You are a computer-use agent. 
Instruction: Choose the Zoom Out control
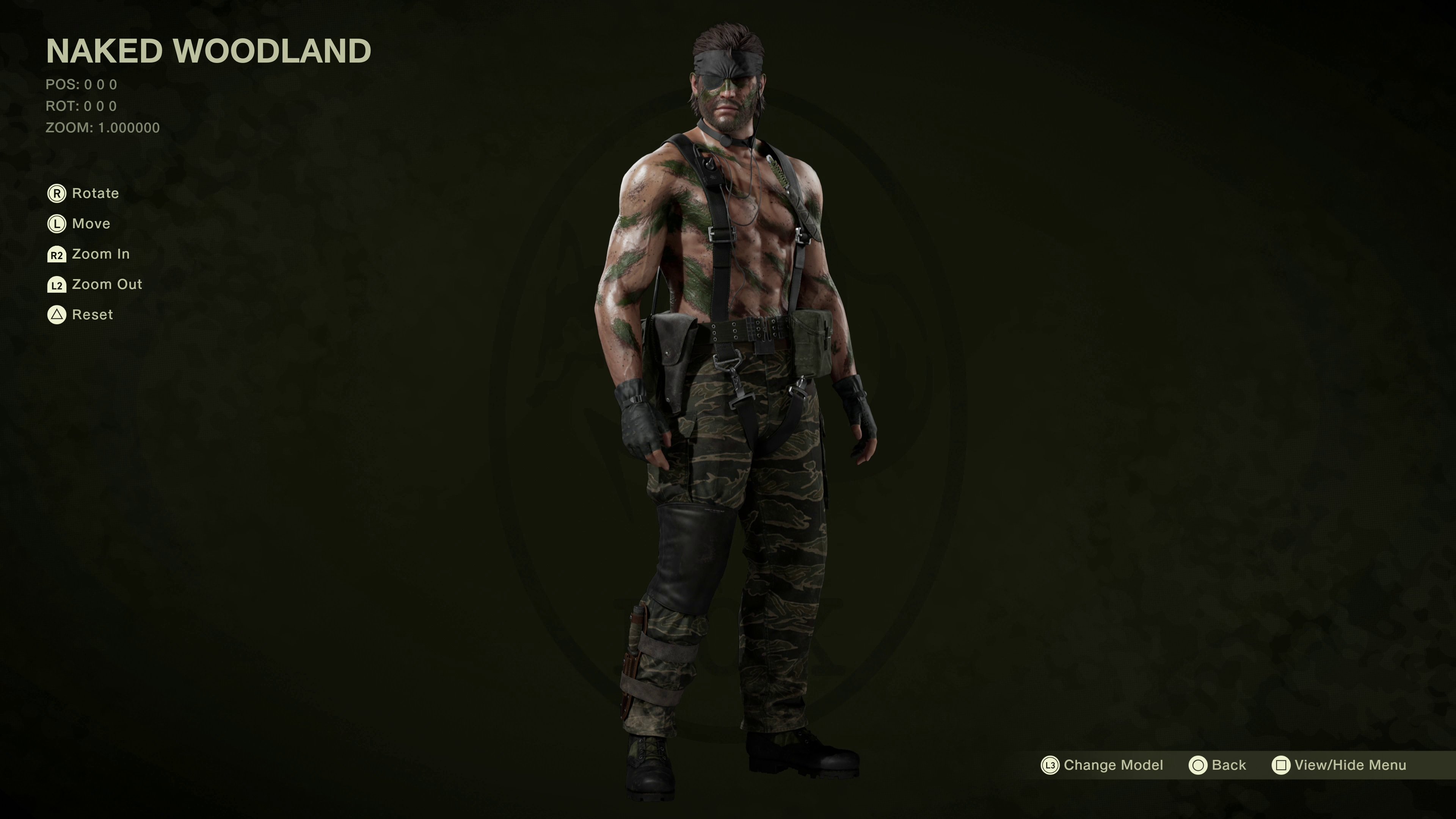pos(94,284)
